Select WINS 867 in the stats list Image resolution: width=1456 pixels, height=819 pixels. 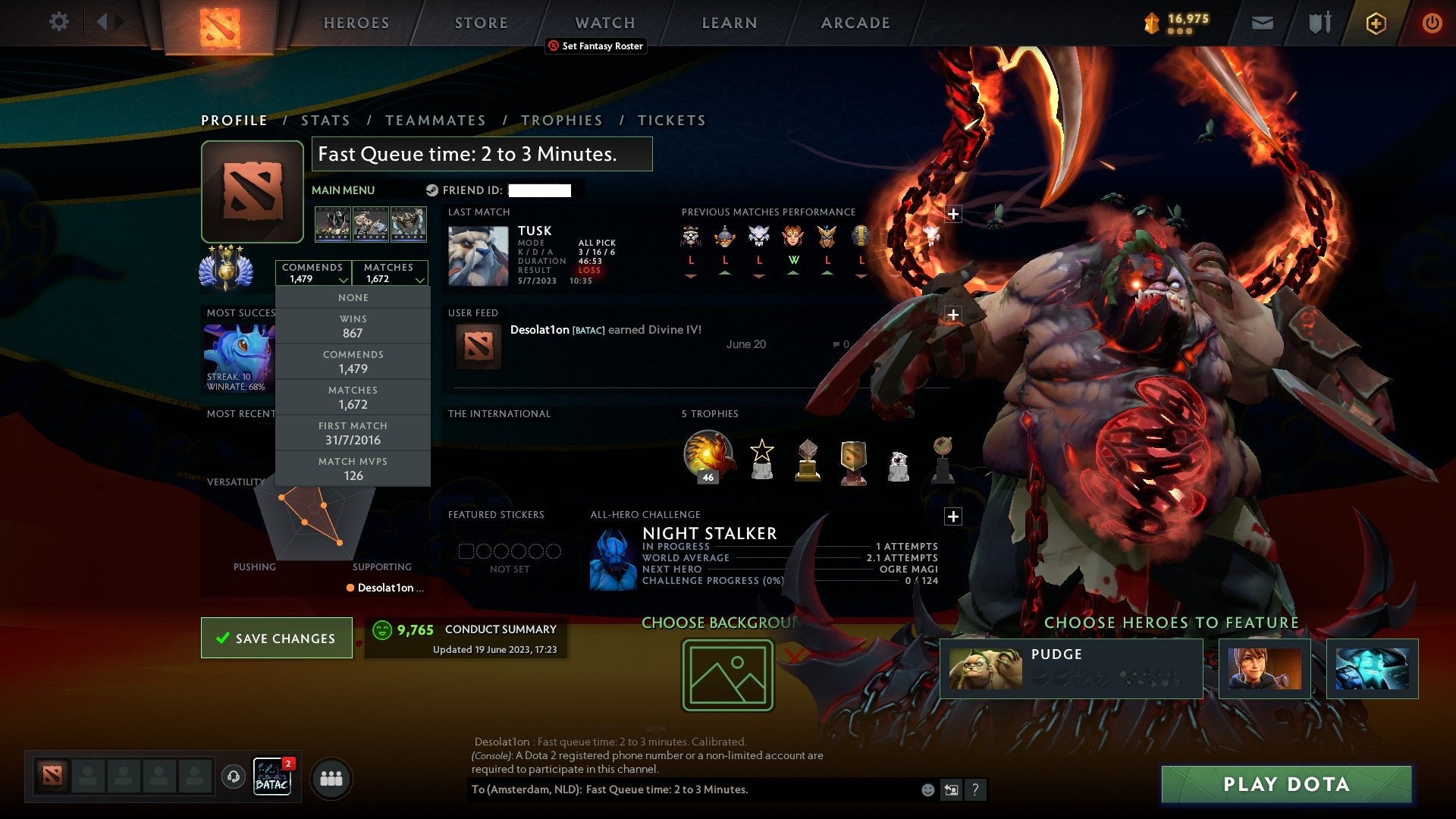click(353, 326)
